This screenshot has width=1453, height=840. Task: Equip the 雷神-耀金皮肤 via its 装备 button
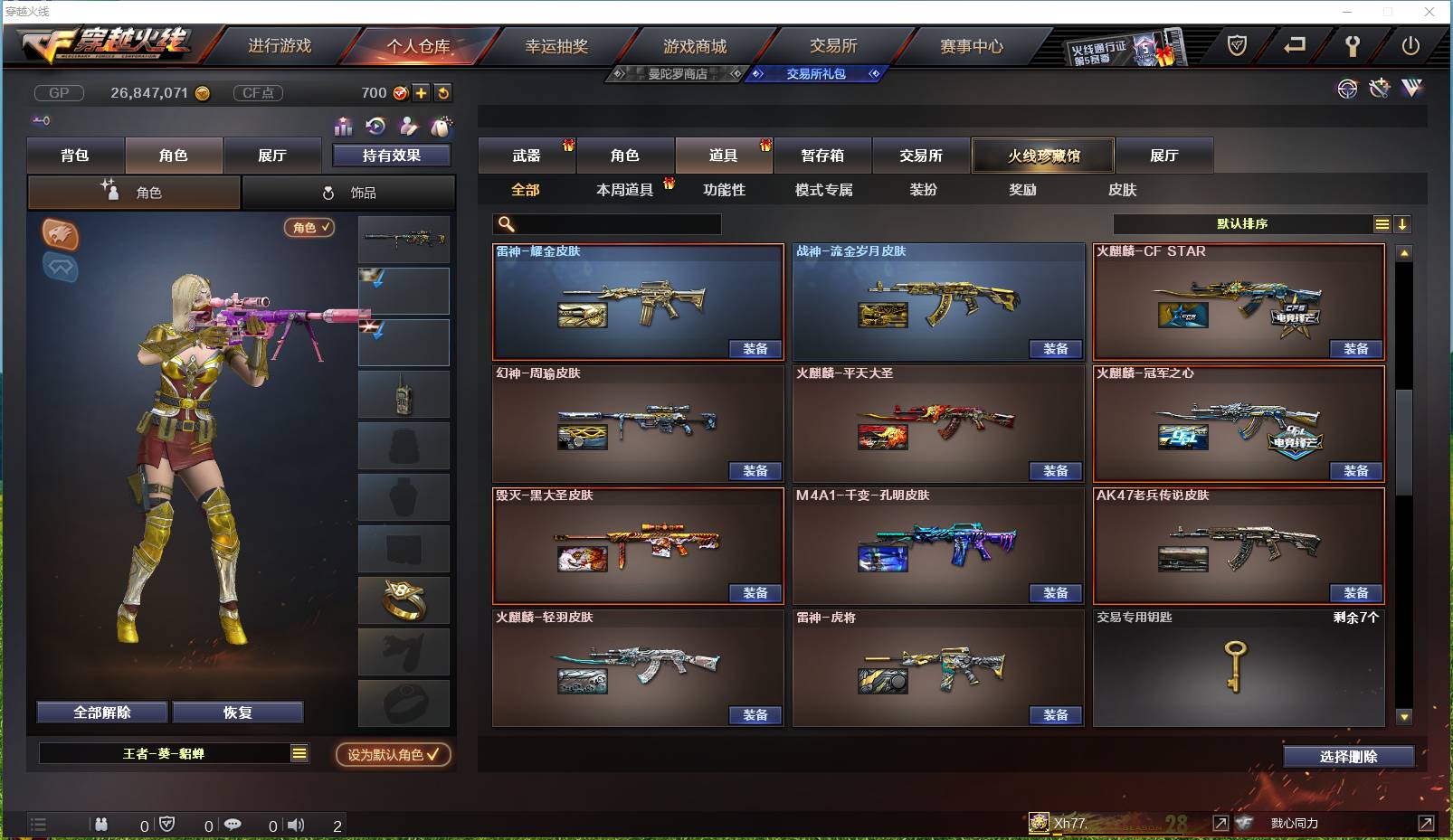[756, 349]
